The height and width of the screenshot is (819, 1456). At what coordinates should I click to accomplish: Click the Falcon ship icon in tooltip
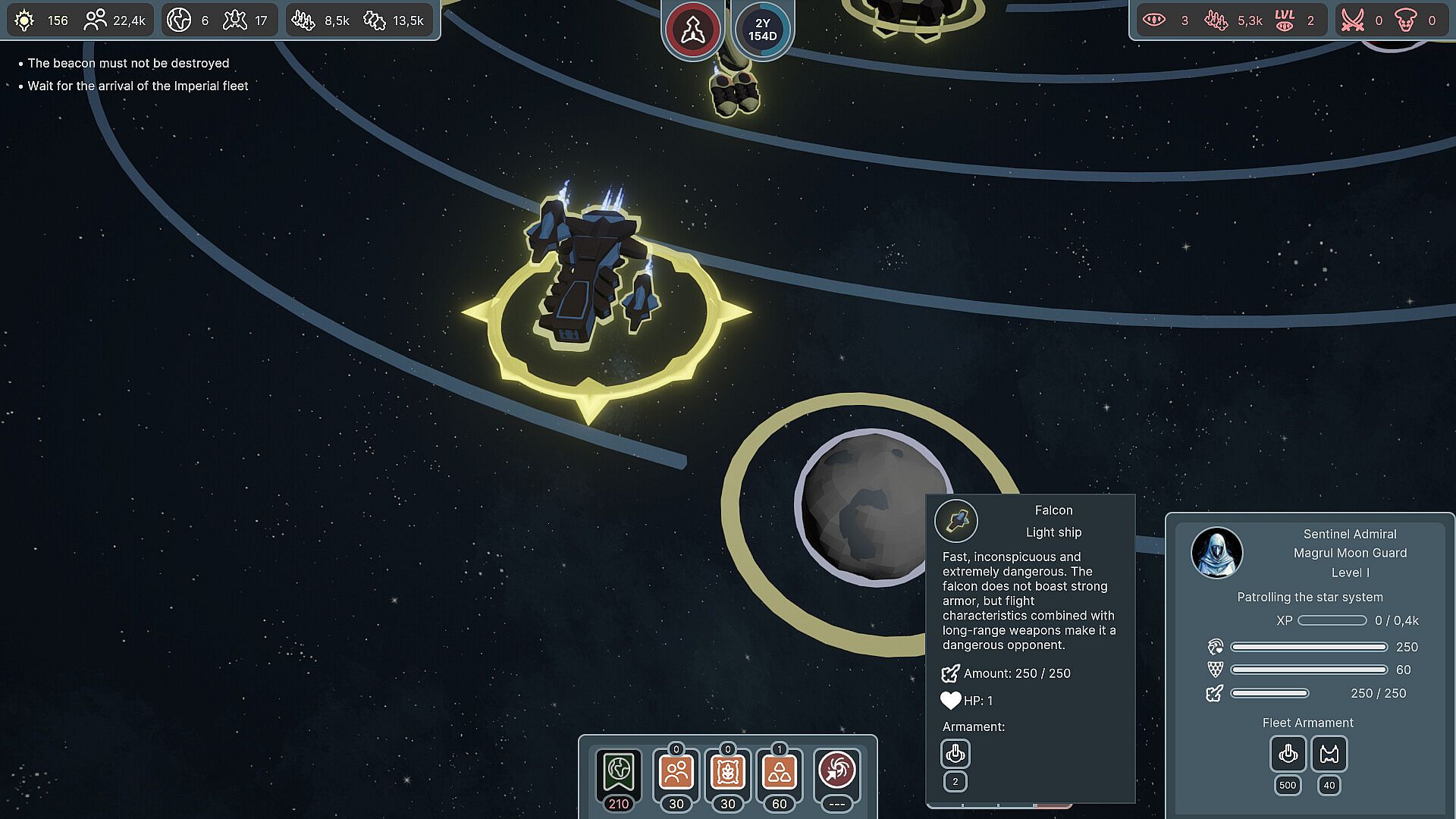point(956,521)
